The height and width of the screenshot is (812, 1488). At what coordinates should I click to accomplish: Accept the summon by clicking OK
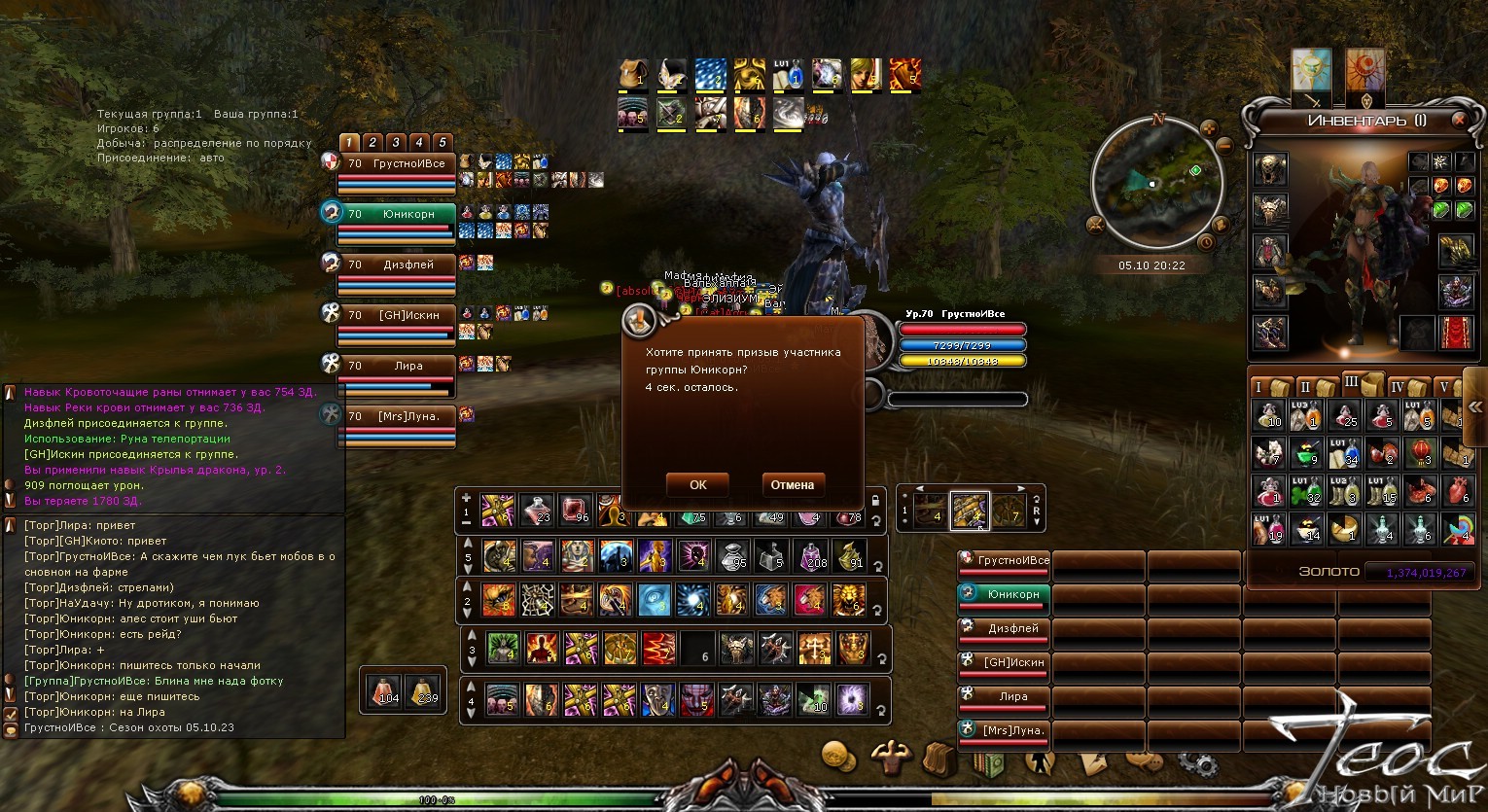click(697, 484)
